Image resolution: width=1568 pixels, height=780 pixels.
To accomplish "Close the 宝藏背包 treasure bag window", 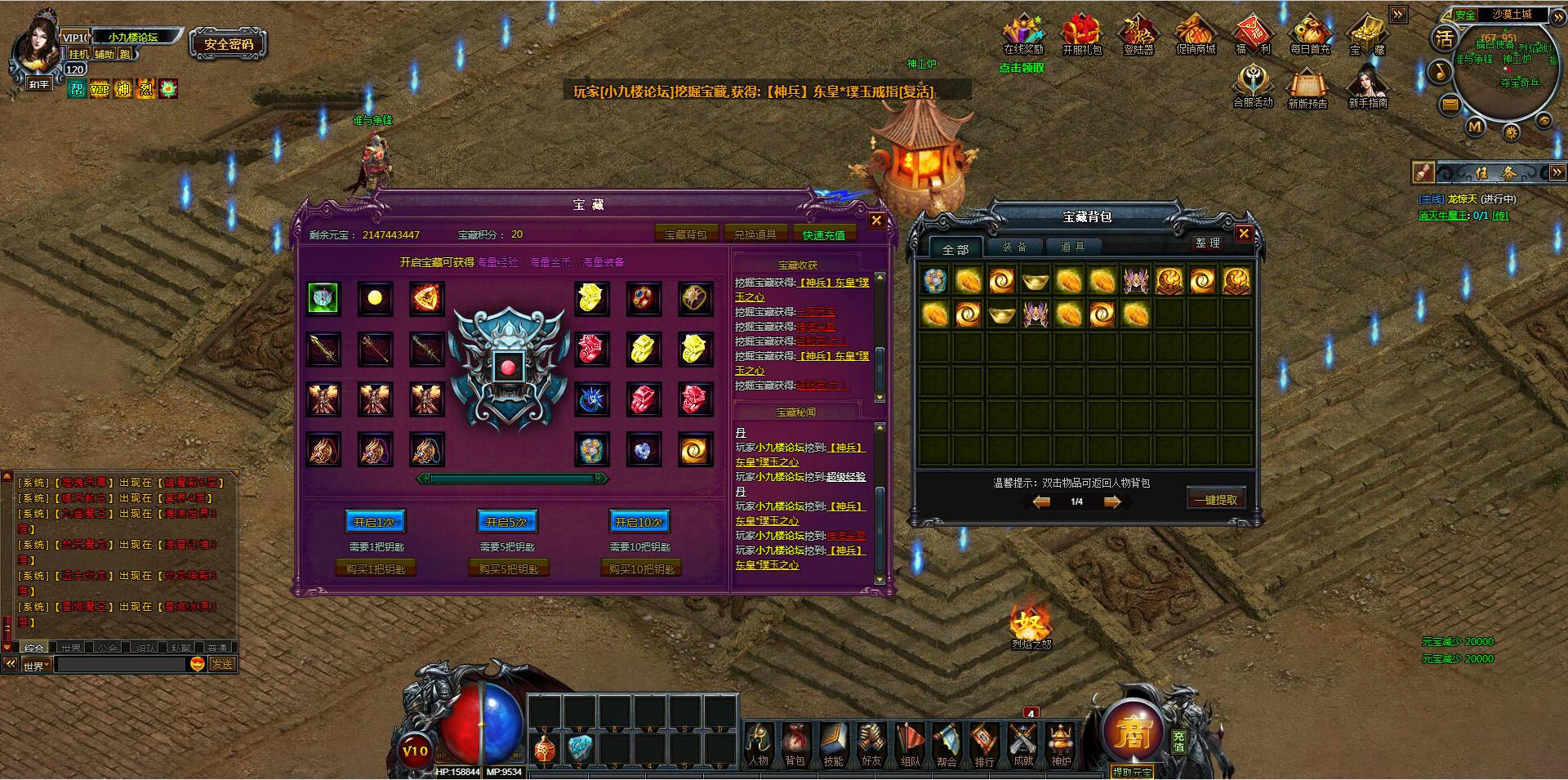I will pos(1244,234).
